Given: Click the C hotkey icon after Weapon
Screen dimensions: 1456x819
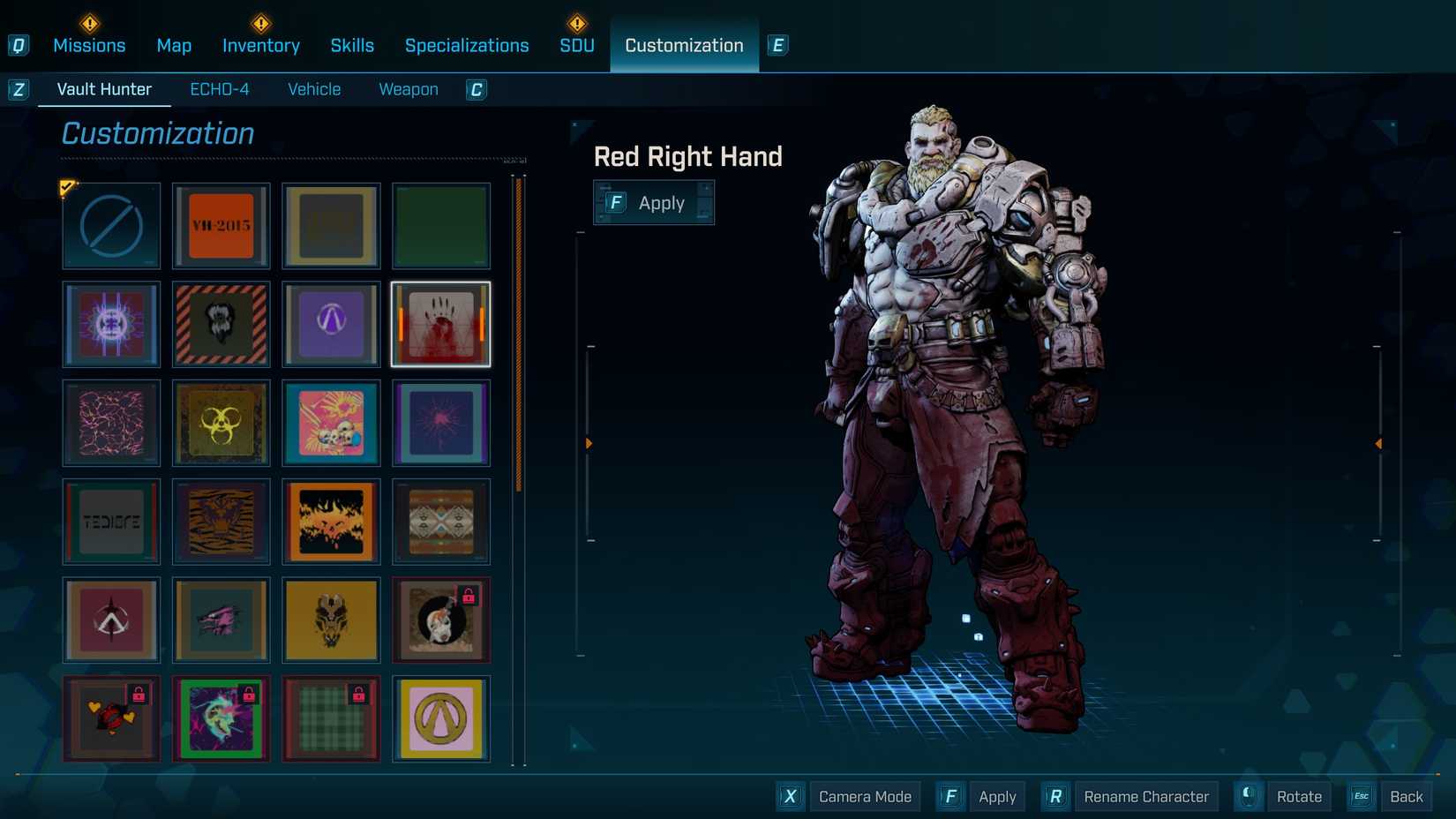Looking at the screenshot, I should point(477,89).
